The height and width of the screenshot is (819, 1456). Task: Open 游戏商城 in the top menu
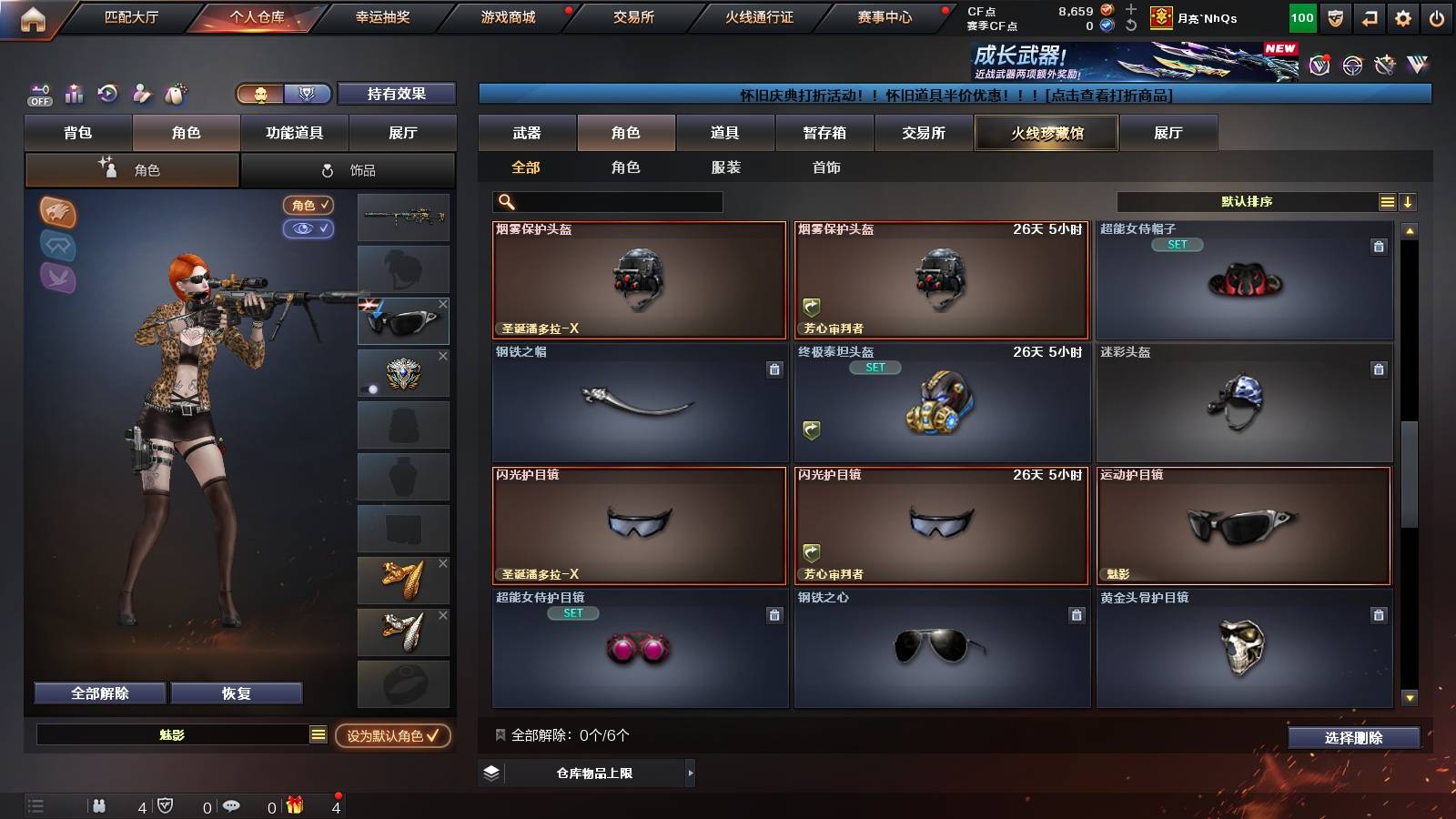click(507, 16)
